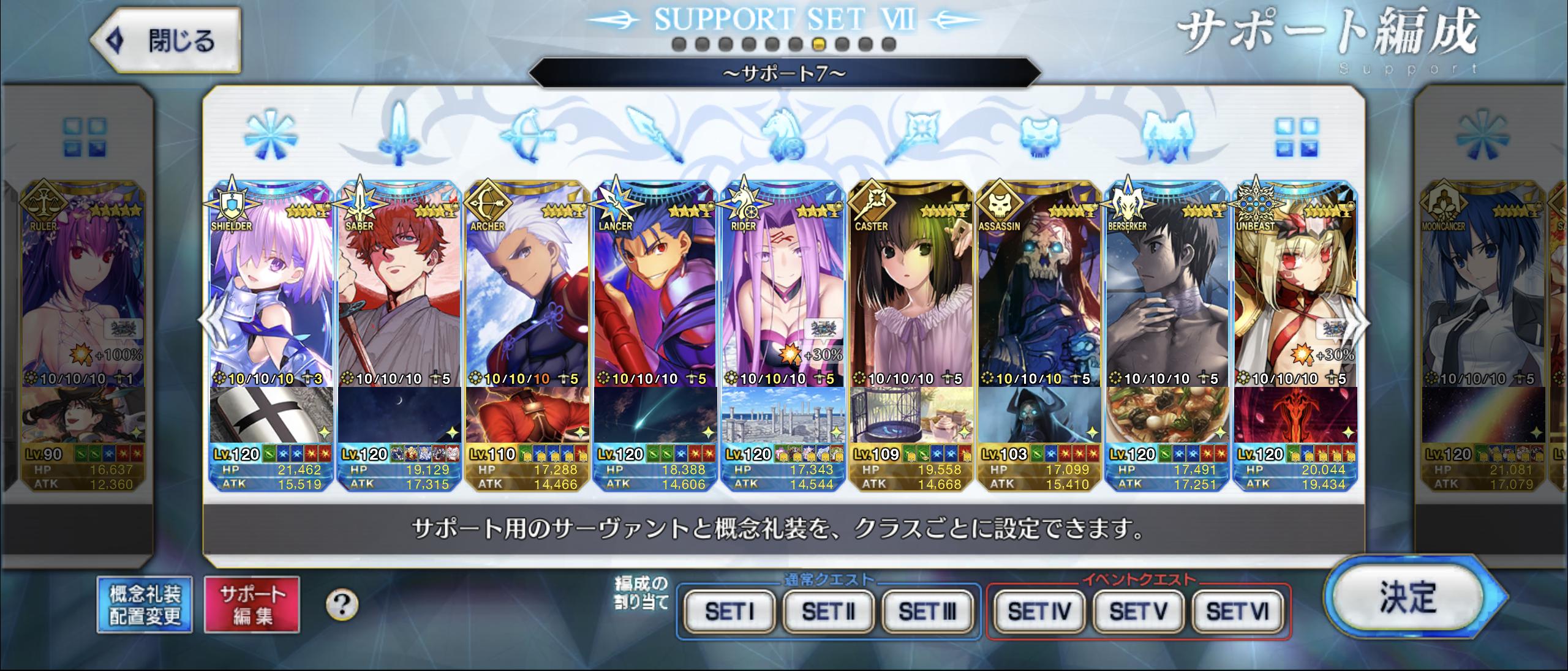
Task: Close the support setup screen with 閉じる
Action: point(165,40)
